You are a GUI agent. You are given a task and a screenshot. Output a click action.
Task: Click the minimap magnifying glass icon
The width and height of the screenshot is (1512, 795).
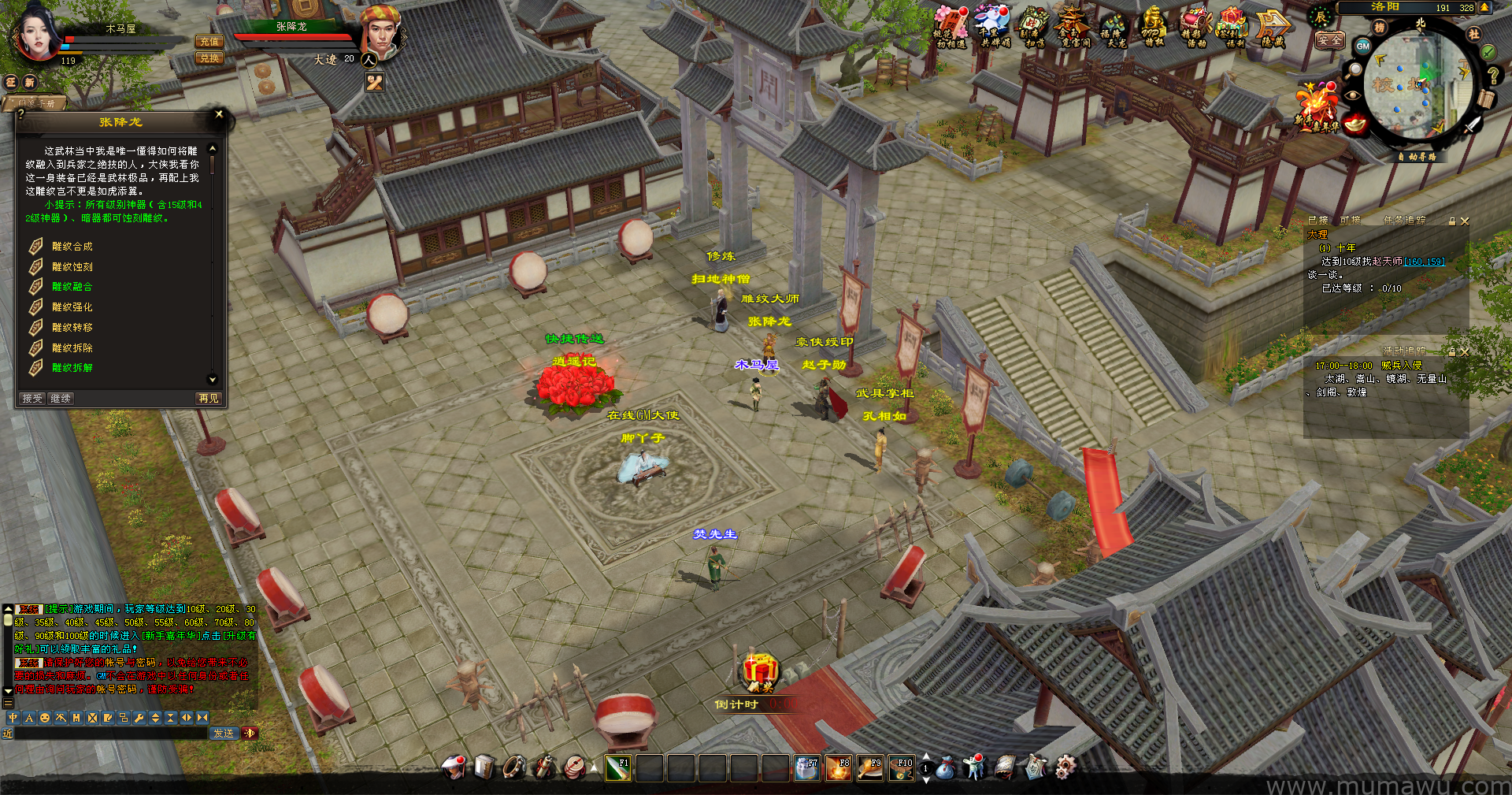pyautogui.click(x=1354, y=70)
